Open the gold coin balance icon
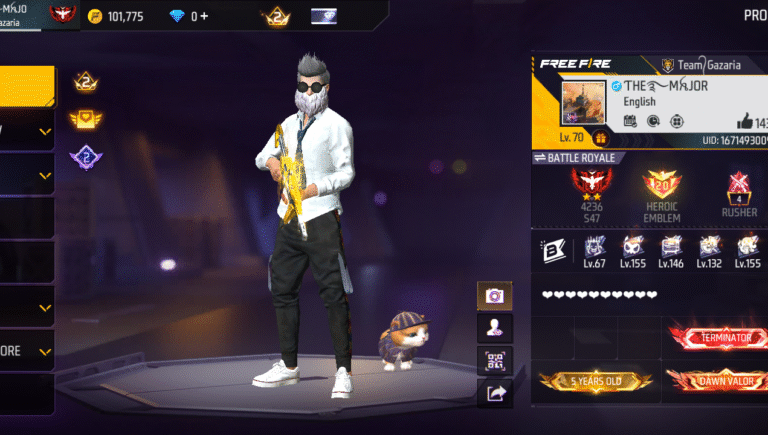 (95, 16)
